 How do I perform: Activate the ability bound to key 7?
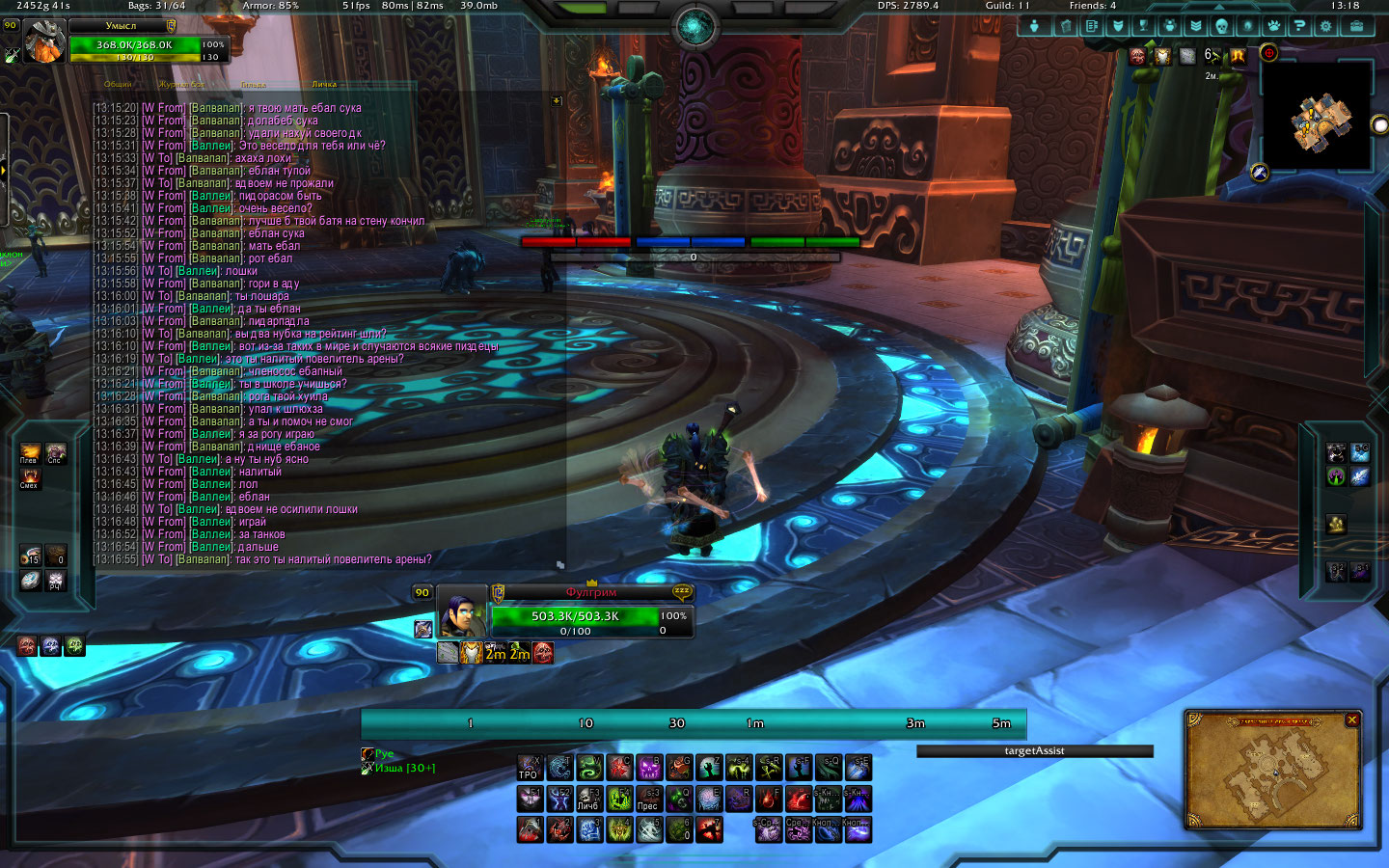coord(709,829)
